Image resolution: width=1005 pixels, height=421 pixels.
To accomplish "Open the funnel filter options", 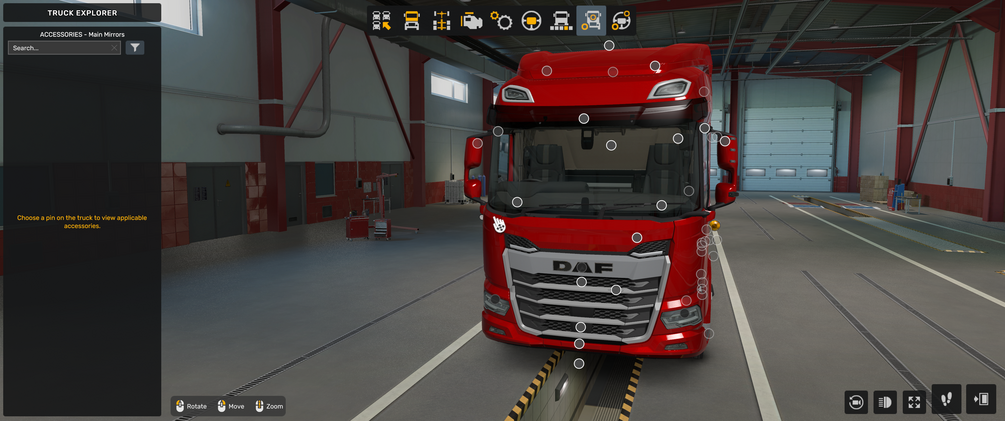I will pyautogui.click(x=135, y=48).
